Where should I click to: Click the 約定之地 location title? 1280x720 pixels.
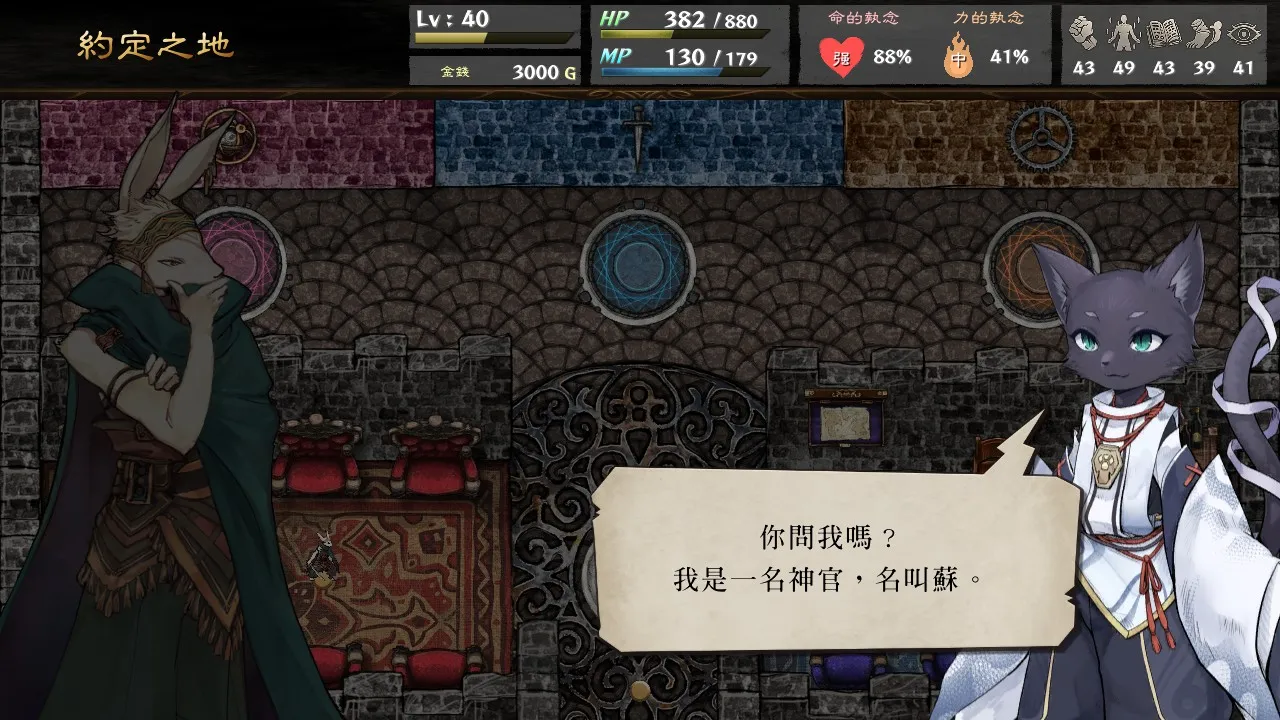coord(155,44)
